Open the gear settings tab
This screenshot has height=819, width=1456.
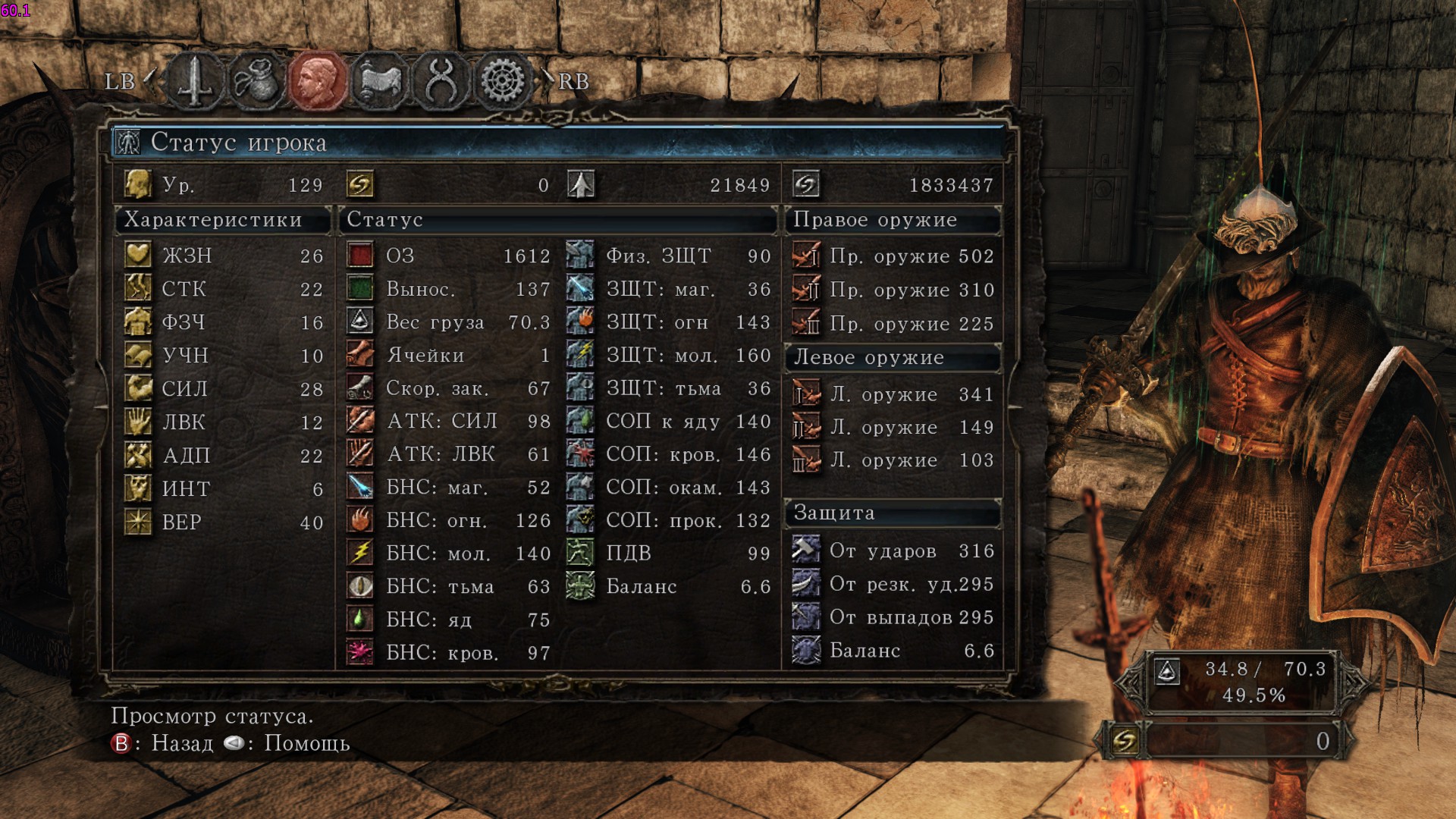(502, 81)
